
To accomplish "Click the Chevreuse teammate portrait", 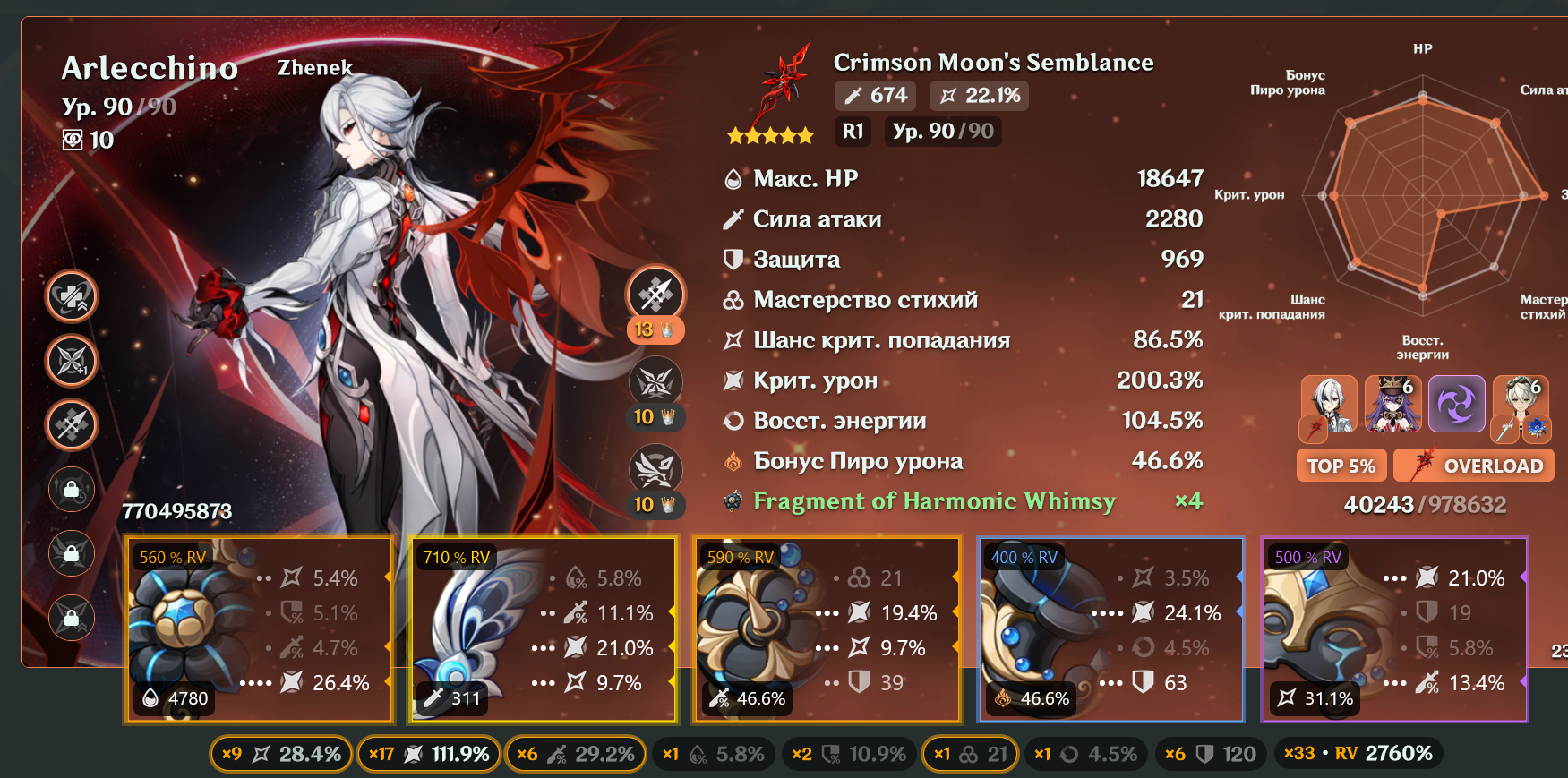I will [x=1393, y=403].
